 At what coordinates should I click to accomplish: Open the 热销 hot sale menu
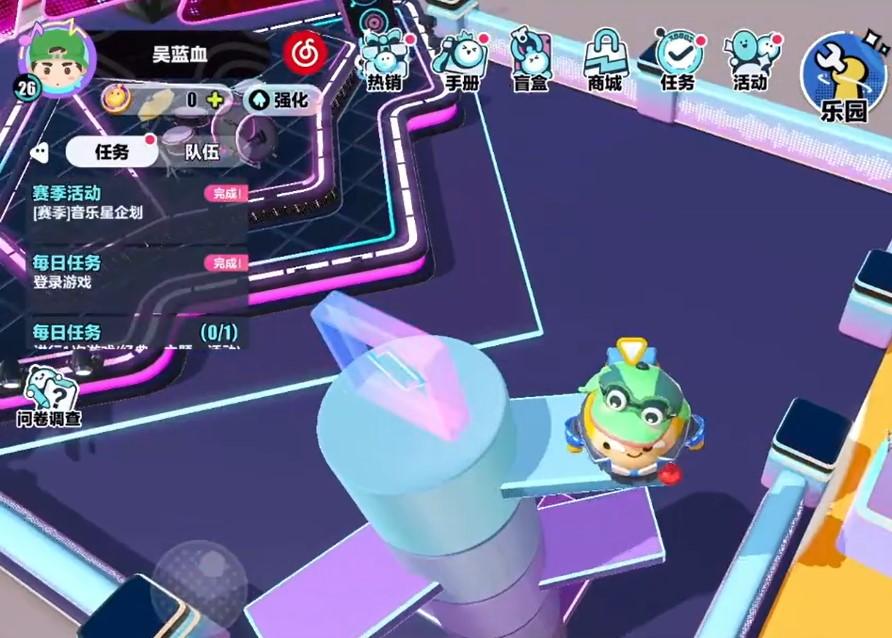384,60
